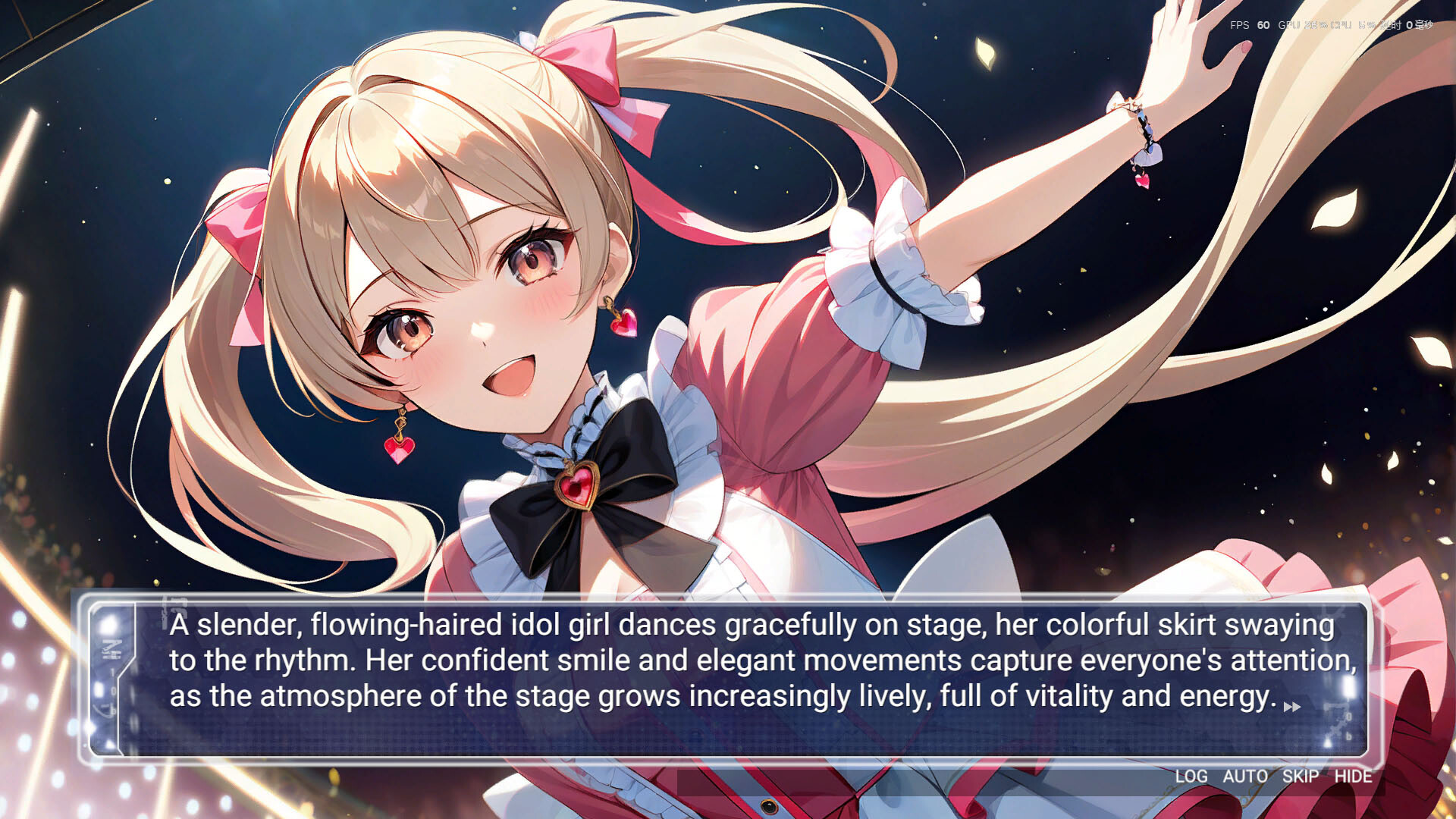The width and height of the screenshot is (1456, 819).
Task: Click the LOG link at bottom right
Action: 1191,777
